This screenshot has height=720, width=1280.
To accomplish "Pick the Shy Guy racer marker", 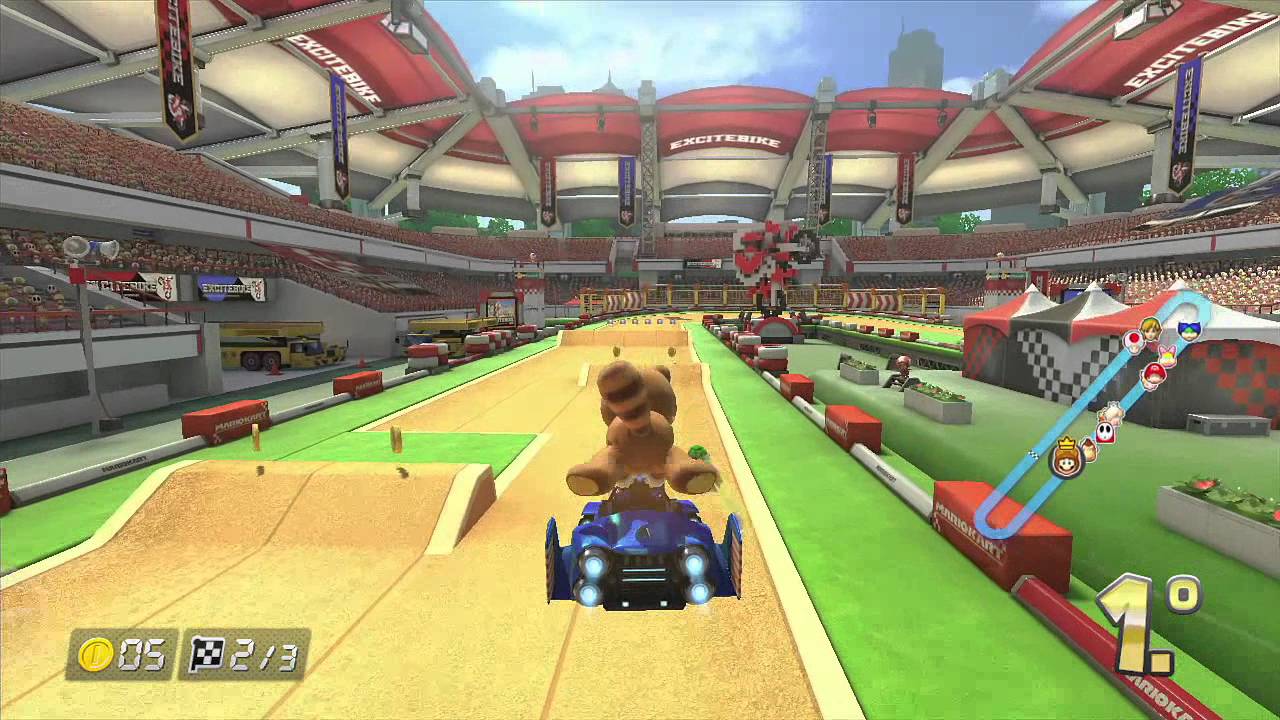I will click(1104, 432).
